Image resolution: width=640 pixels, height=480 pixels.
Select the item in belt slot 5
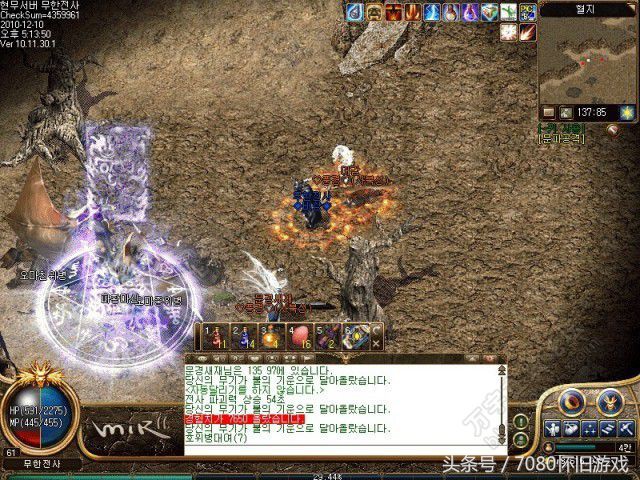pos(327,336)
